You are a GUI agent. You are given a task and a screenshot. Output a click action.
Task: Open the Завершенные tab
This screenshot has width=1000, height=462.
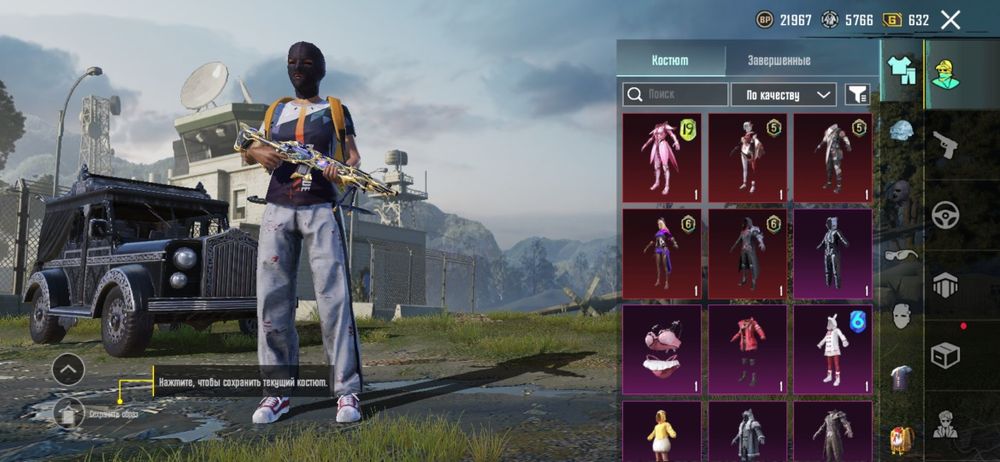(x=779, y=60)
